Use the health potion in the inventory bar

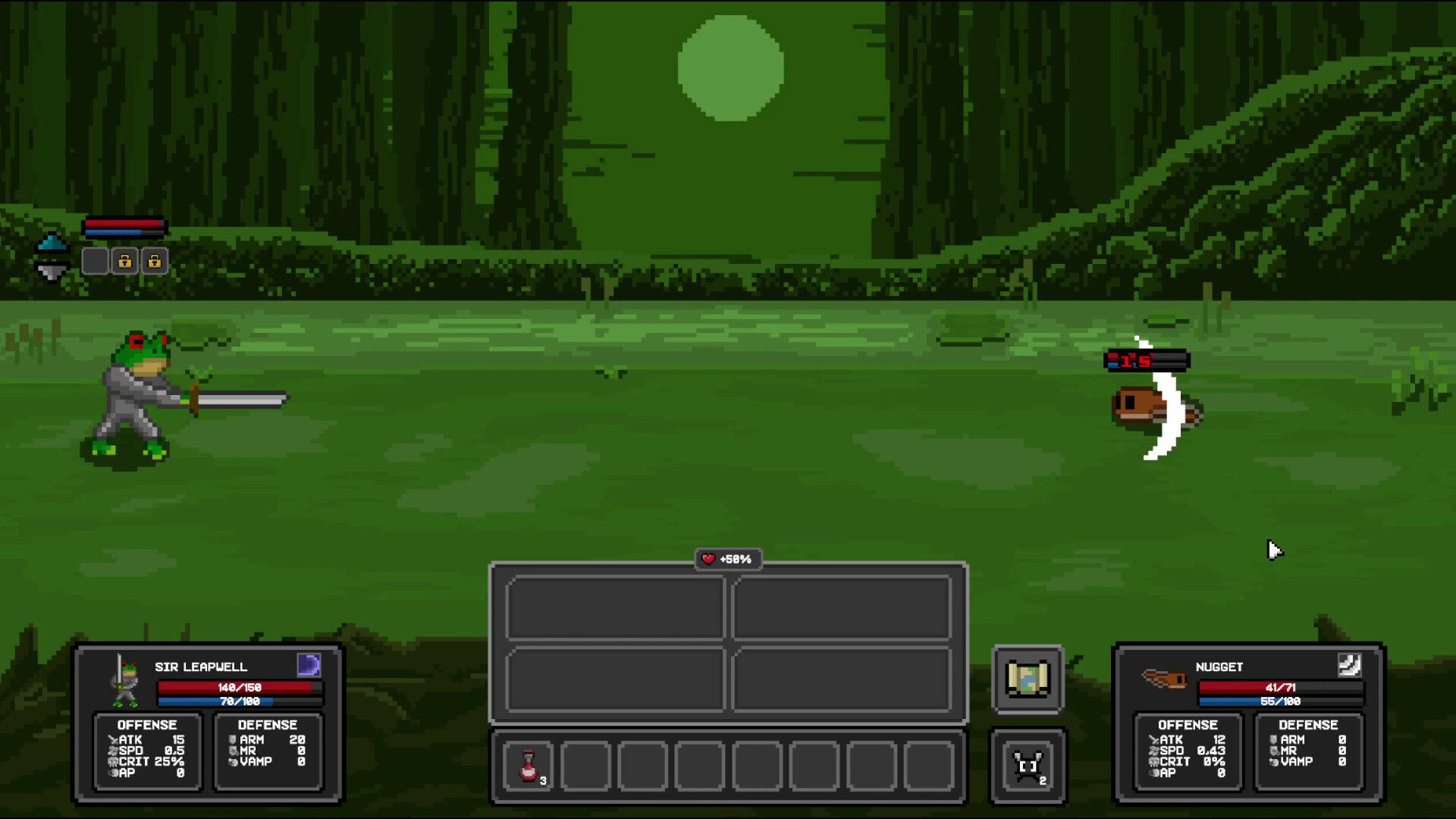coord(529,767)
